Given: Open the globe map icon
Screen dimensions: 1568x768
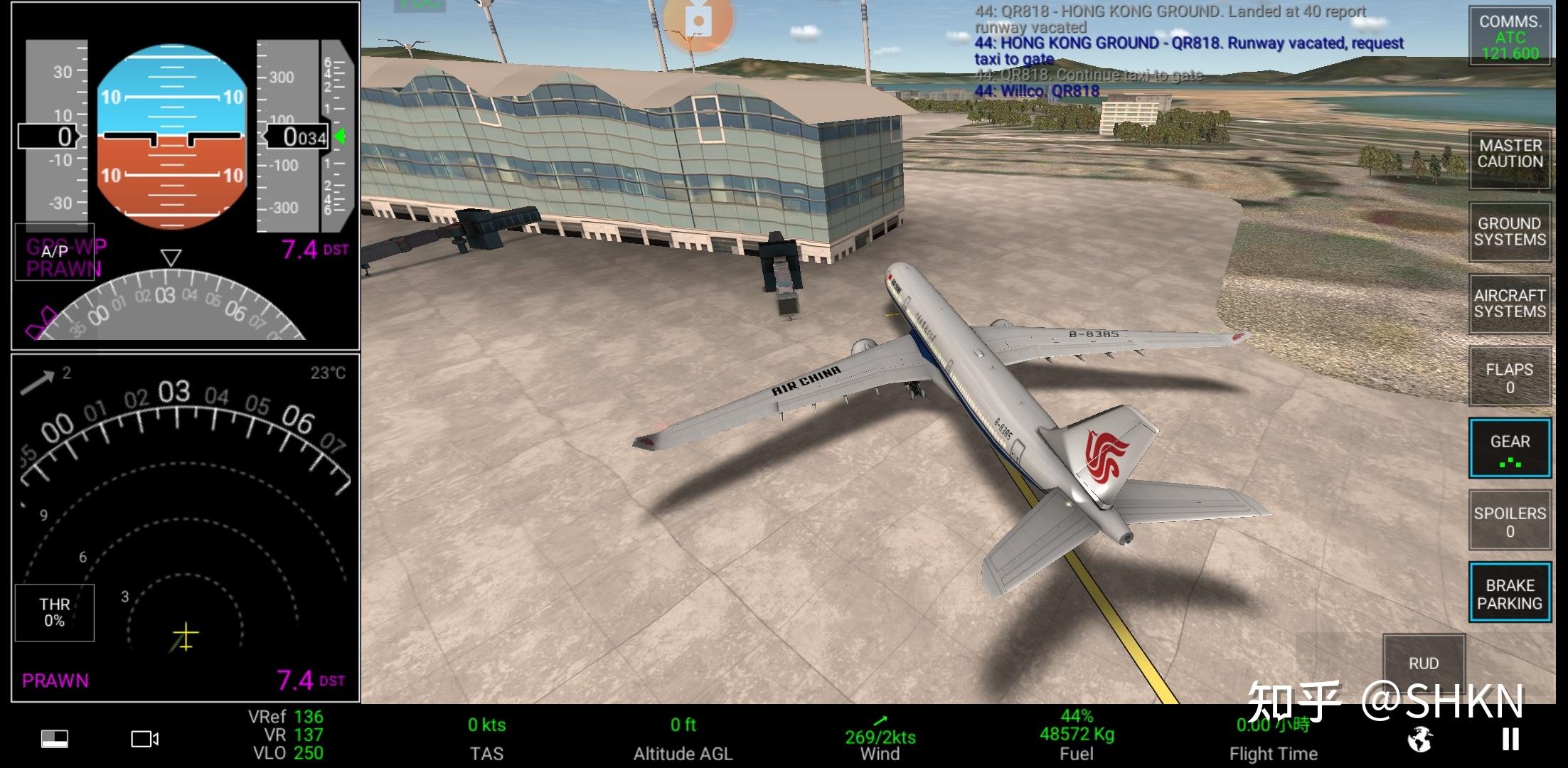Looking at the screenshot, I should [1420, 740].
